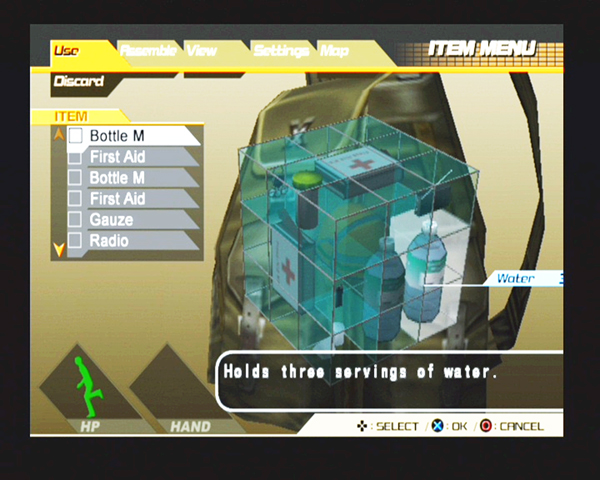
Task: Tick the checkbox beside Gauze
Action: point(74,220)
